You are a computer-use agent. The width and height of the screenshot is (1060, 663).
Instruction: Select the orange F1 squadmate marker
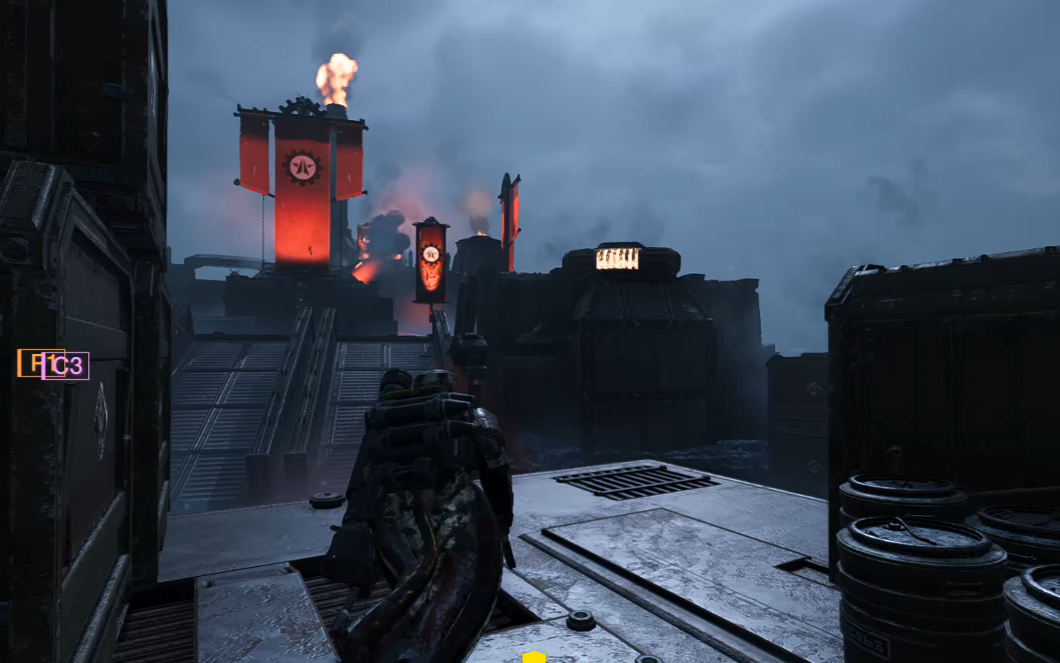(x=29, y=363)
